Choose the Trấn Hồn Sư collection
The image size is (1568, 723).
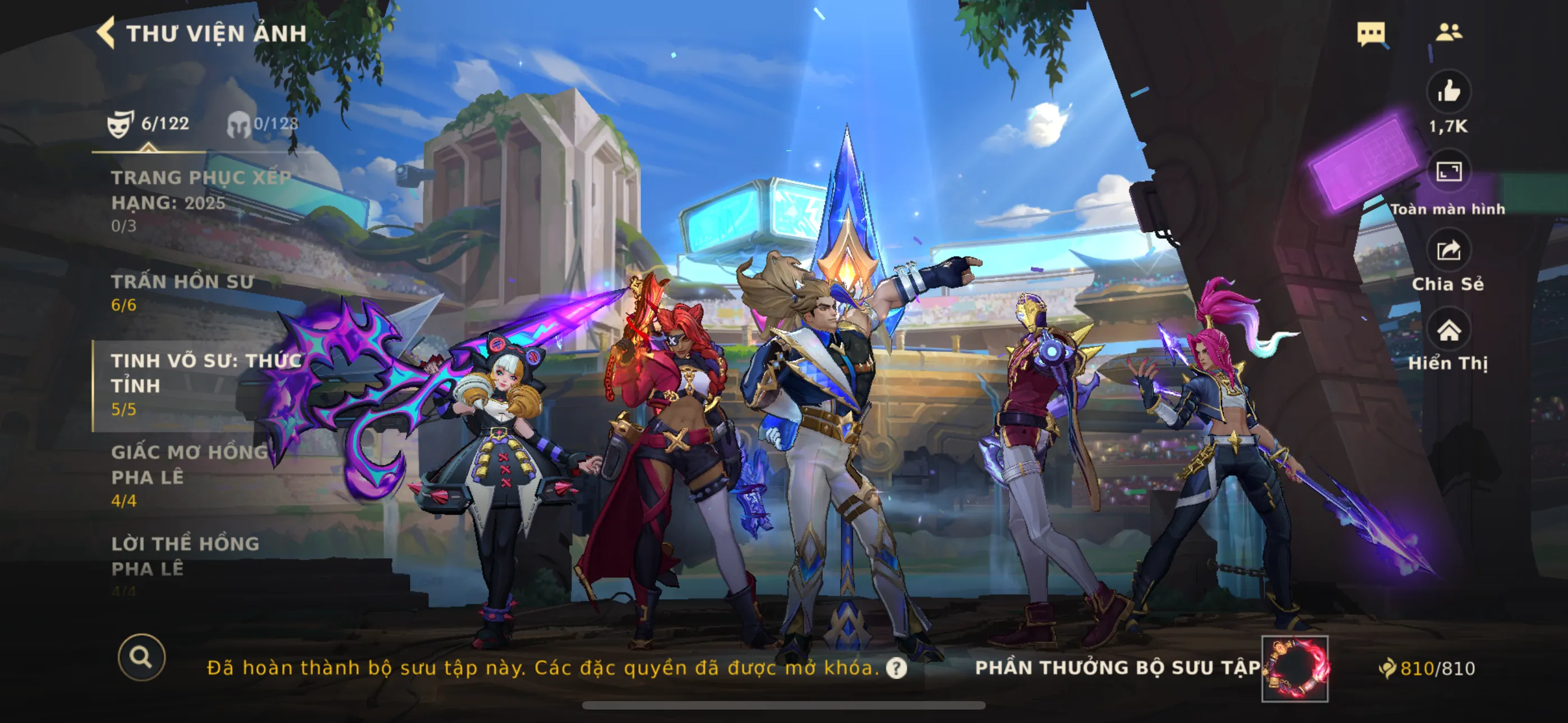[183, 292]
